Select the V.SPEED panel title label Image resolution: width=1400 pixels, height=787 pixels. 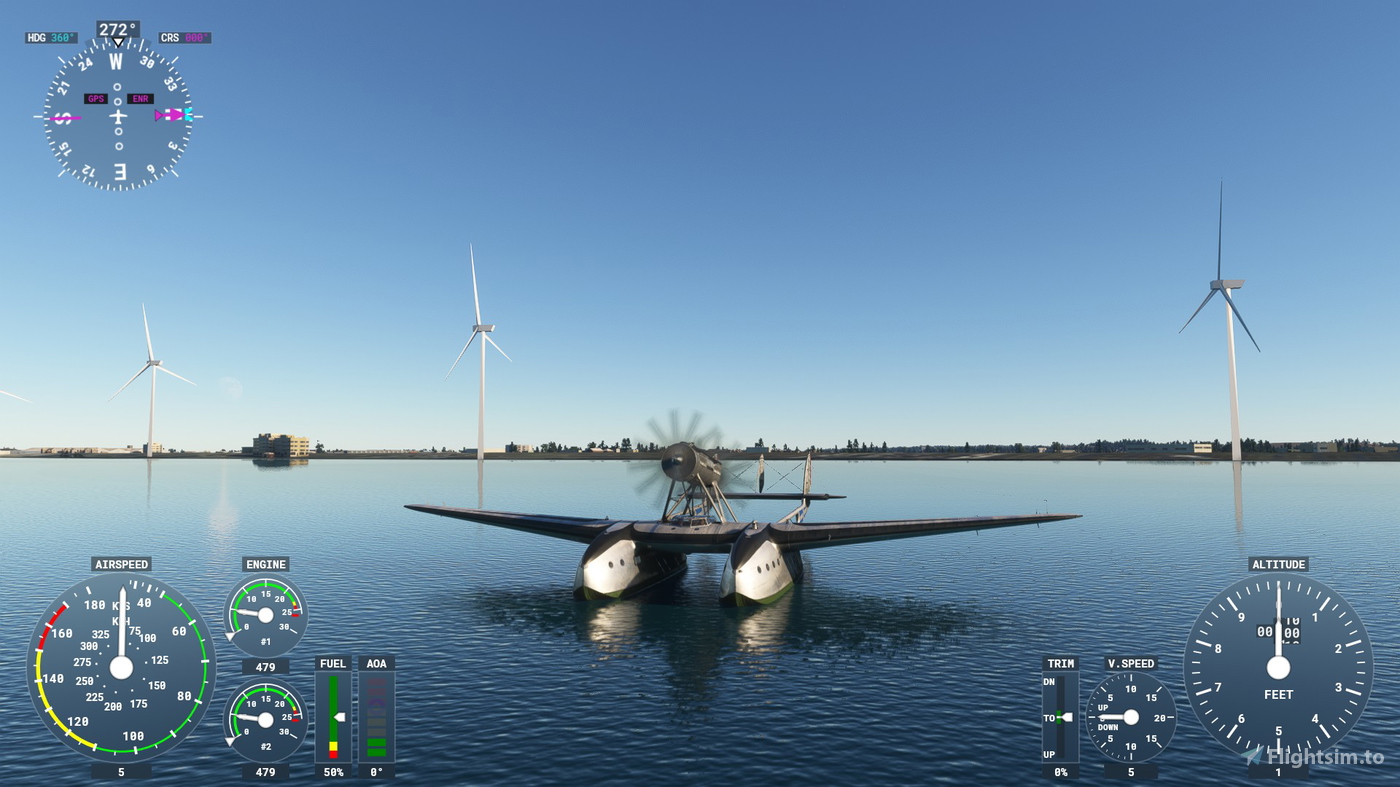1130,663
